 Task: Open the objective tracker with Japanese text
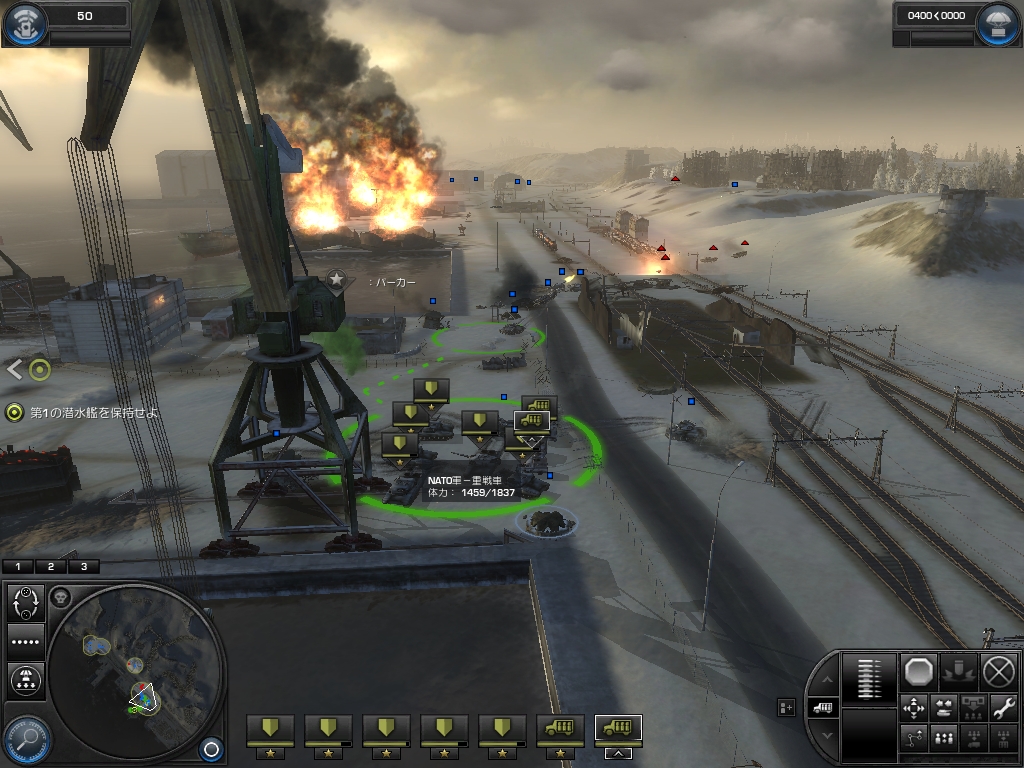click(80, 412)
